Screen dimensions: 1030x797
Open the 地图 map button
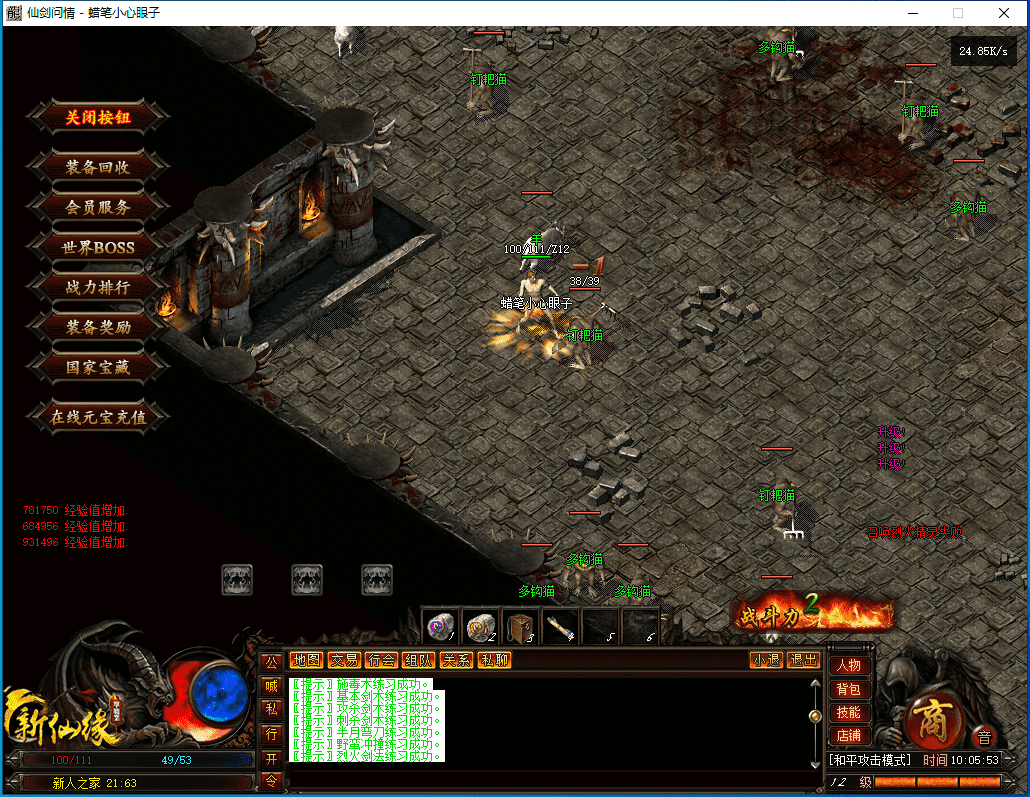(306, 660)
